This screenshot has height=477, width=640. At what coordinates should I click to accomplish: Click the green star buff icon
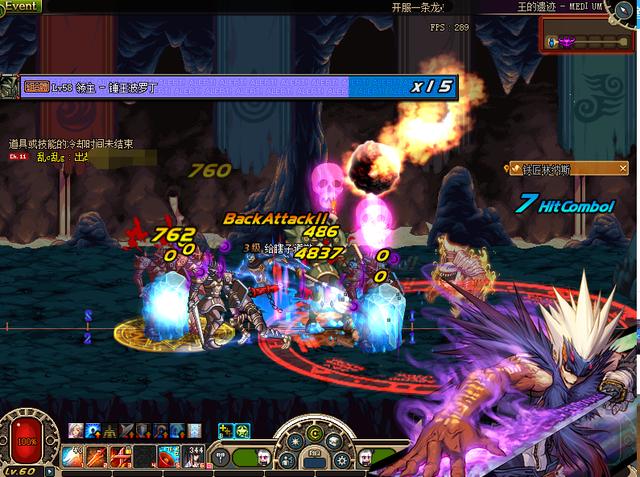[242, 431]
